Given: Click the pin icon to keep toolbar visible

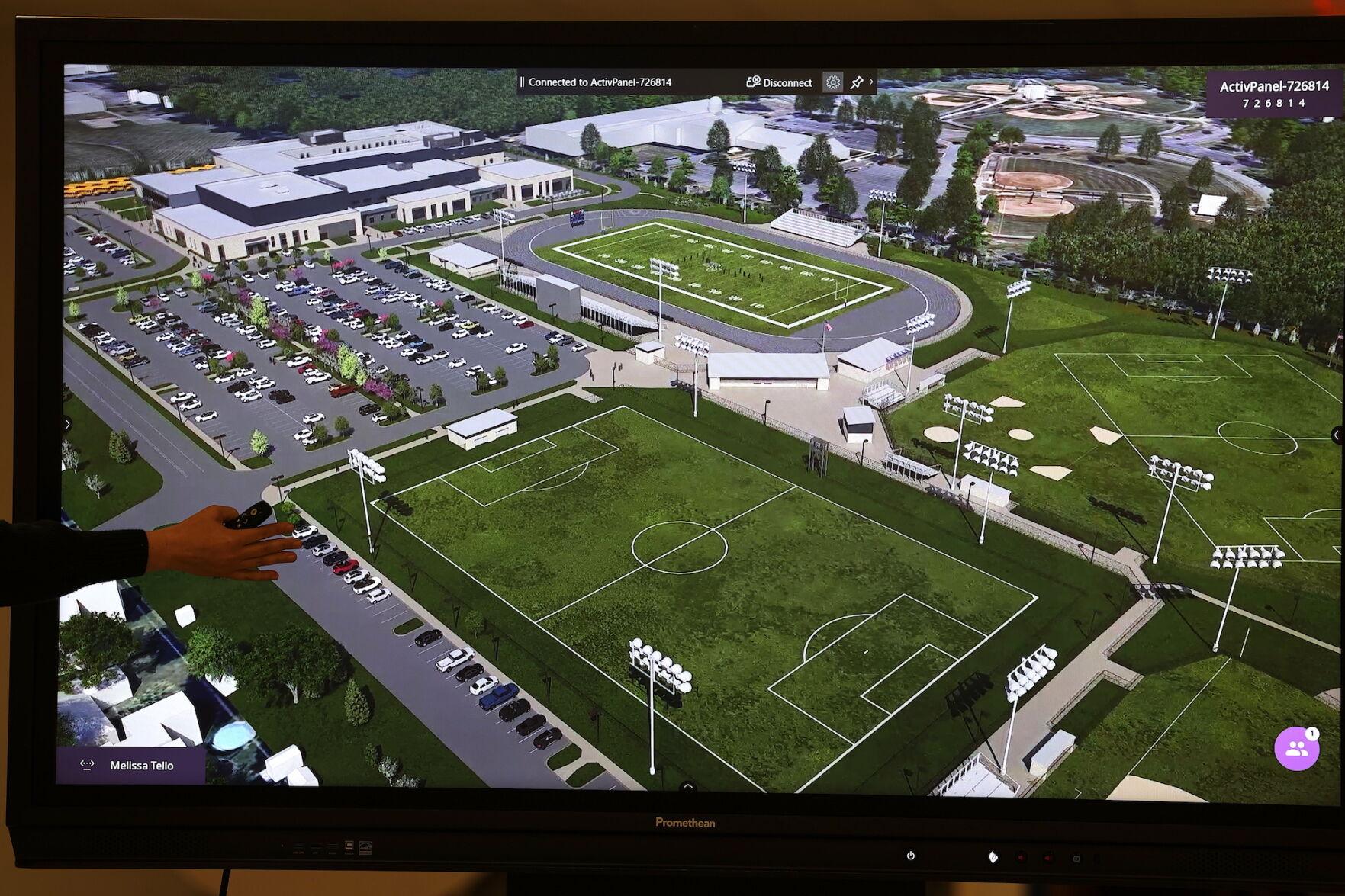Looking at the screenshot, I should coord(858,82).
